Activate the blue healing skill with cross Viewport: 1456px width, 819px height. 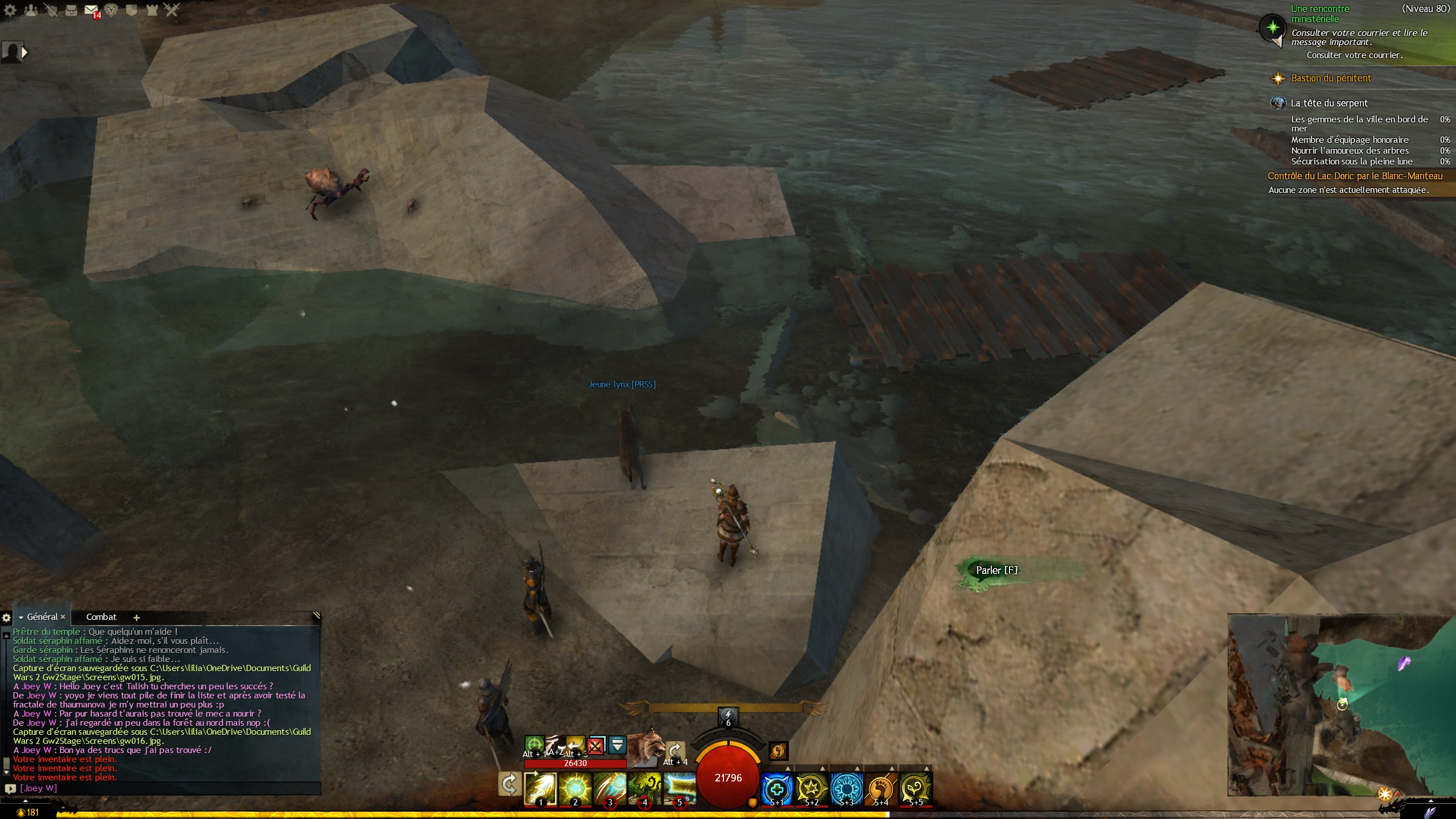click(777, 788)
